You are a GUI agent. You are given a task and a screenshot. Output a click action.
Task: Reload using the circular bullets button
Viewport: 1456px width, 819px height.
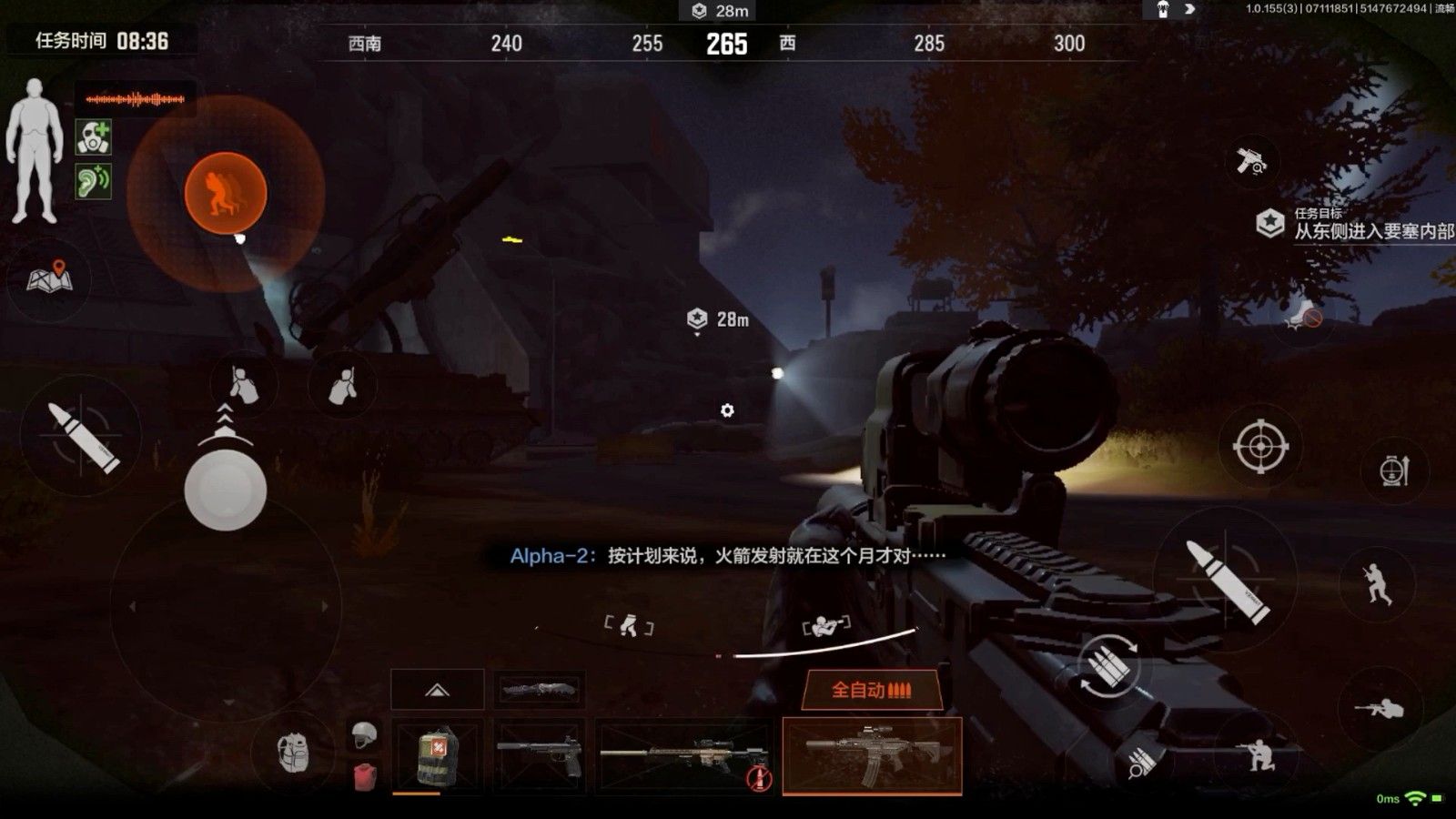pyautogui.click(x=1108, y=667)
